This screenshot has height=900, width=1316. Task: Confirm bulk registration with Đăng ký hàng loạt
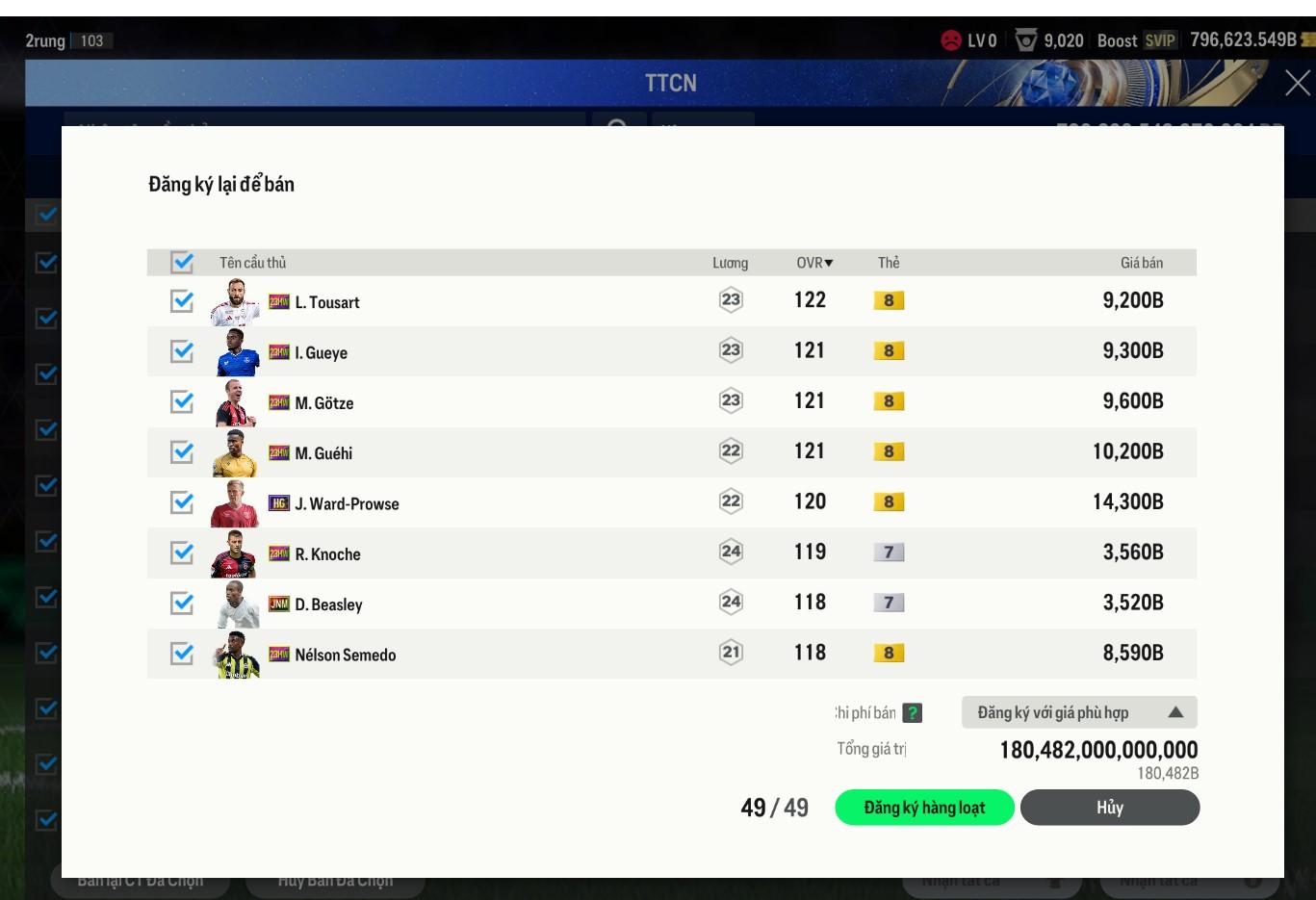[924, 808]
